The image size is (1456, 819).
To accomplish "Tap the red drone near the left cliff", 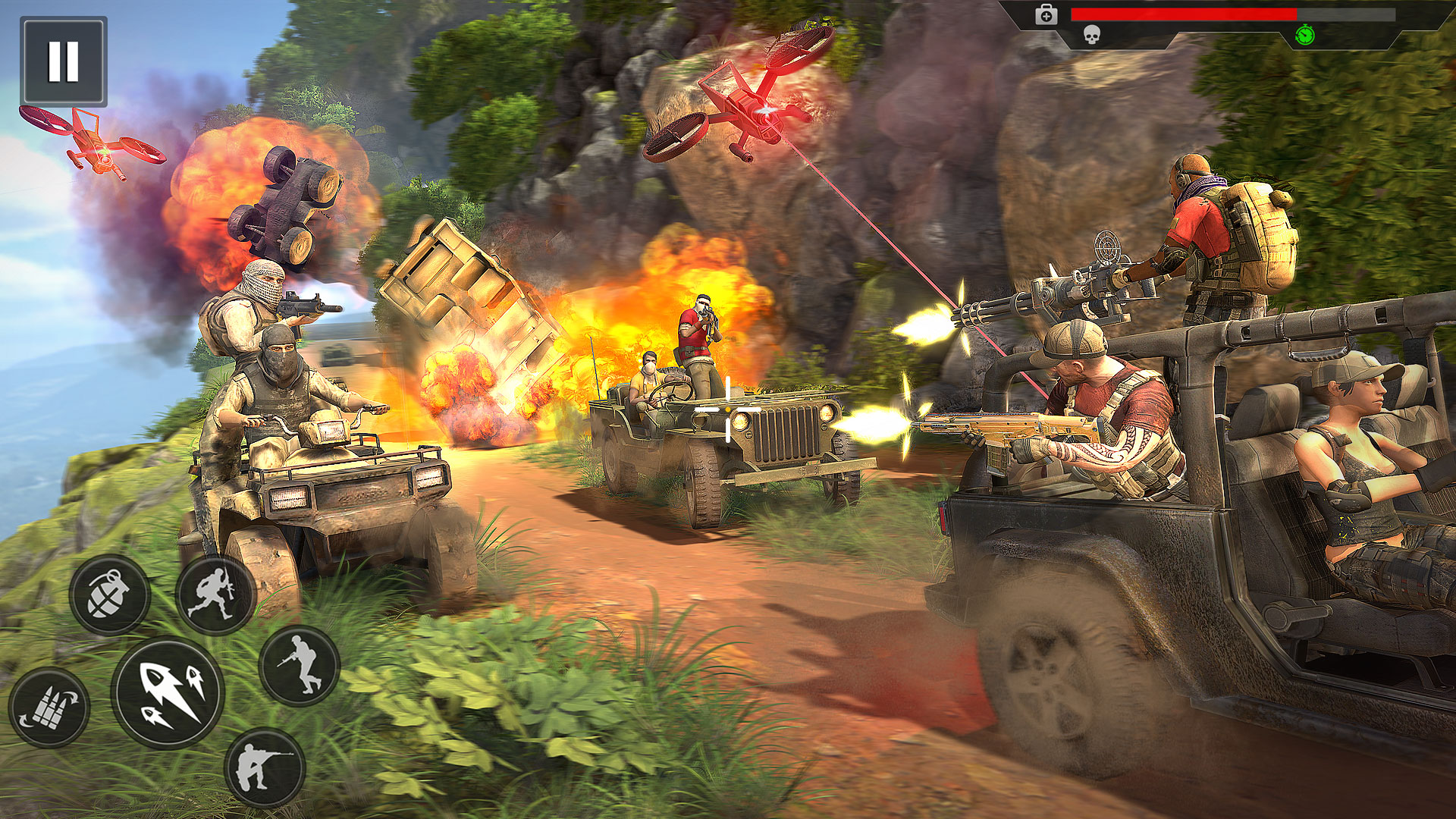I will (x=99, y=148).
